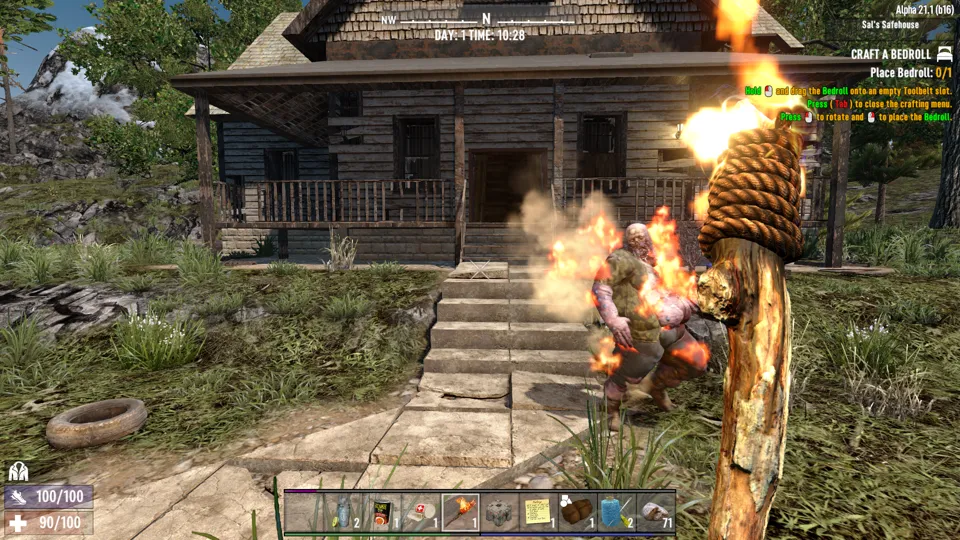Select the water bottle hotbar slot

(343, 512)
